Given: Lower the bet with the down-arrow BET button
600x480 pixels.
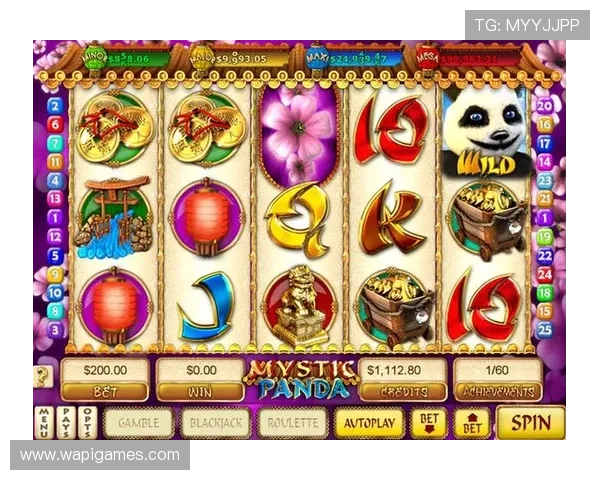Looking at the screenshot, I should tap(428, 422).
